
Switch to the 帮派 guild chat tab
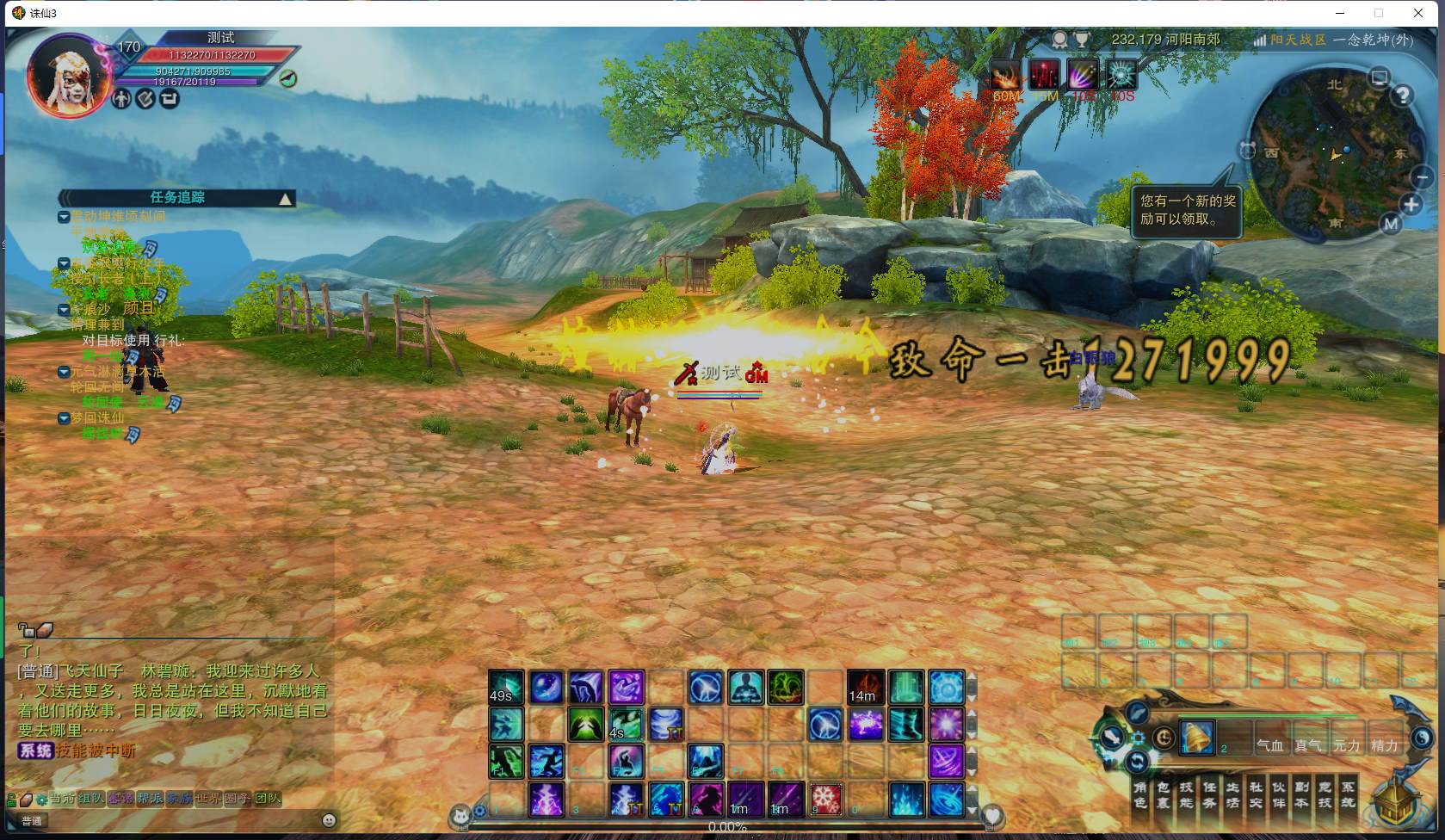pyautogui.click(x=150, y=799)
